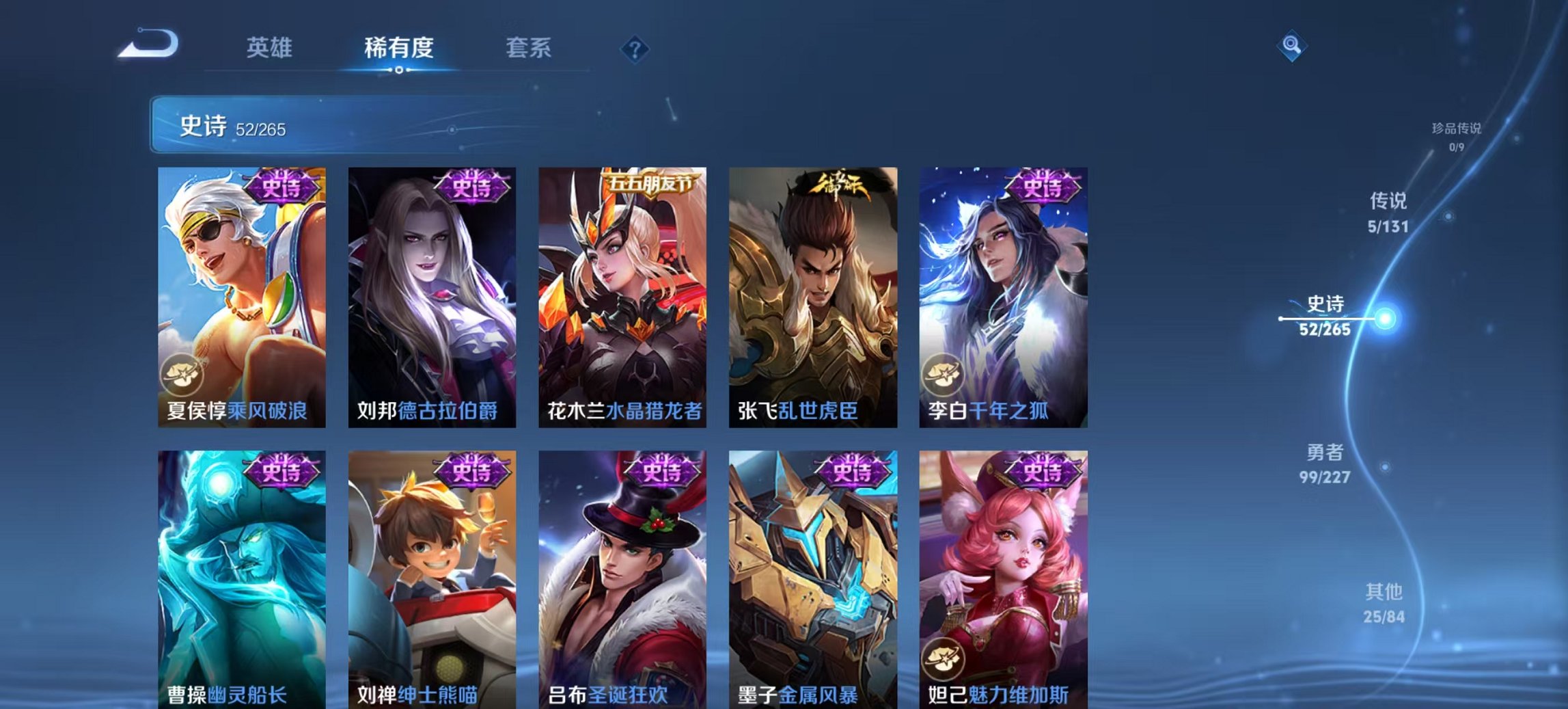The image size is (1568, 709).
Task: Open the help question mark icon beside the tabs
Action: click(635, 50)
